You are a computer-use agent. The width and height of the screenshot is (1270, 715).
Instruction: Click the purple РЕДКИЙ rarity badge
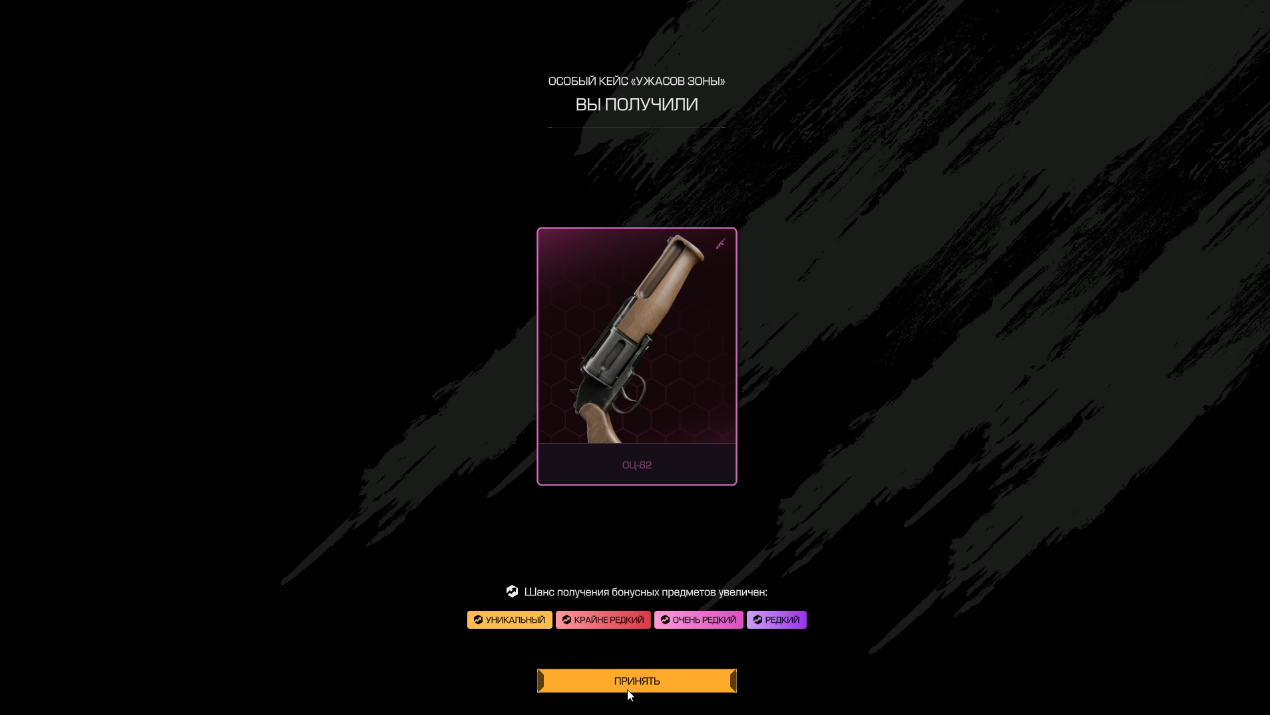pyautogui.click(x=776, y=620)
